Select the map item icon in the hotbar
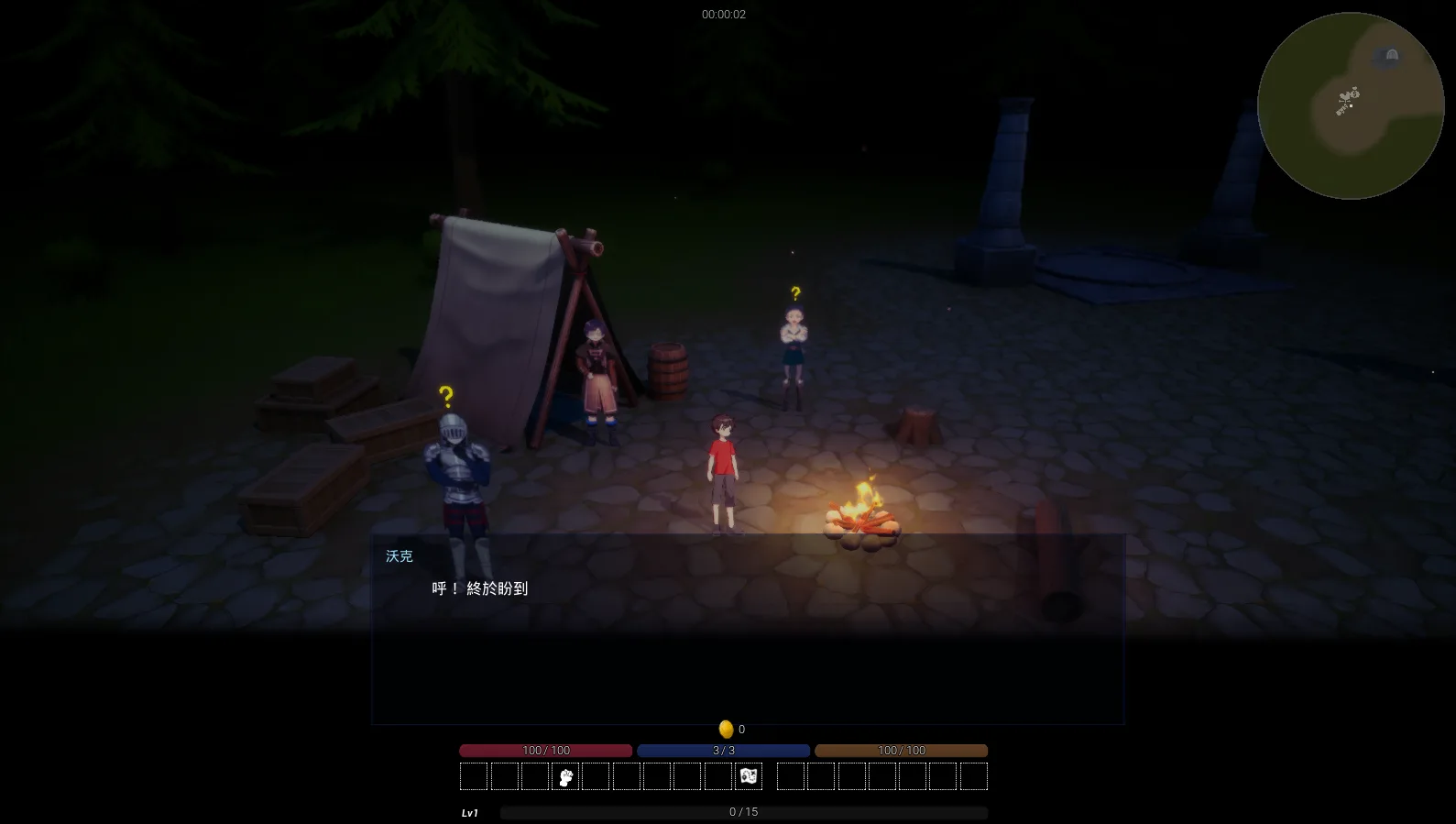1456x824 pixels. click(x=748, y=775)
